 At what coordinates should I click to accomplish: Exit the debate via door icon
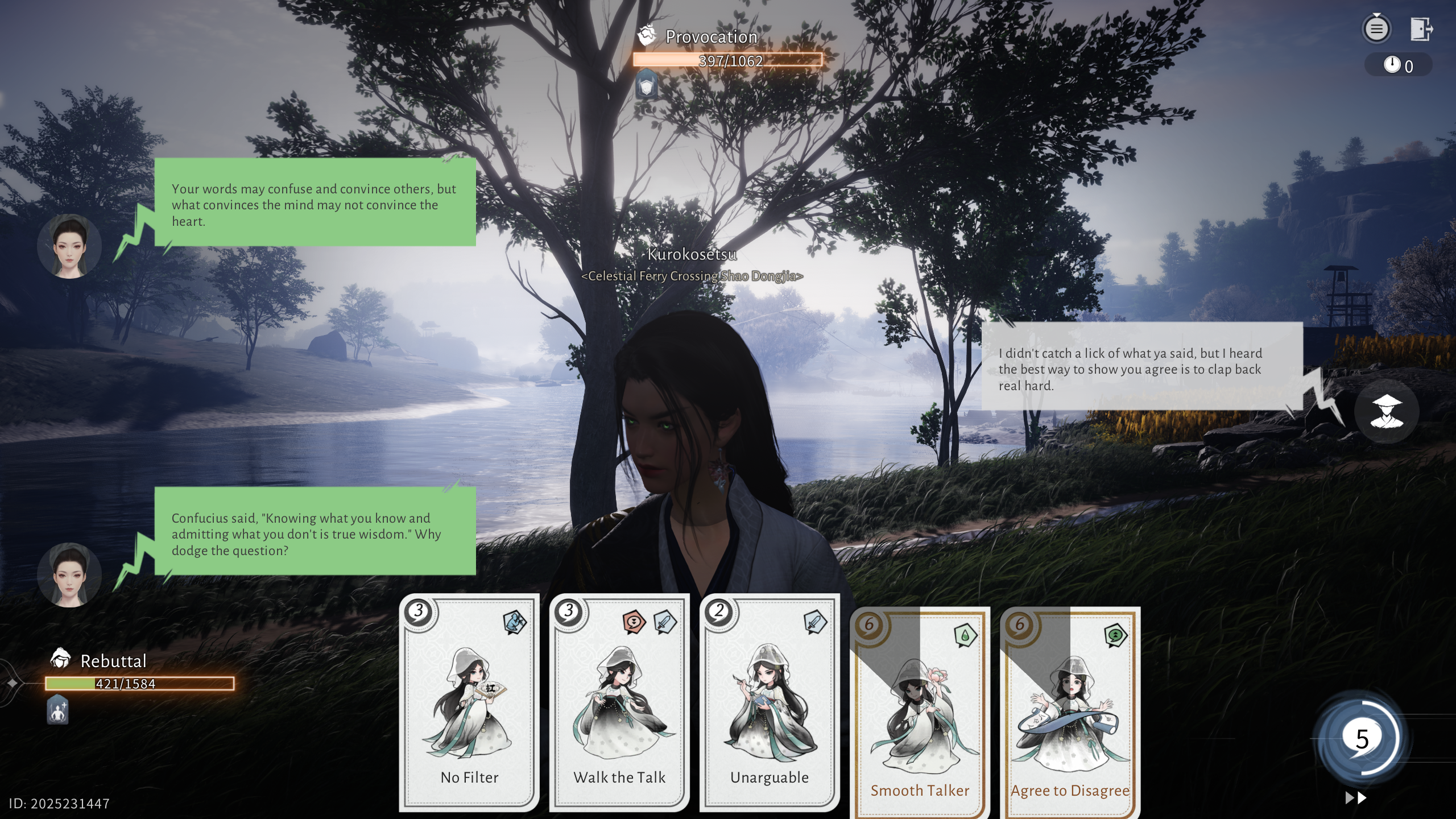pyautogui.click(x=1421, y=28)
